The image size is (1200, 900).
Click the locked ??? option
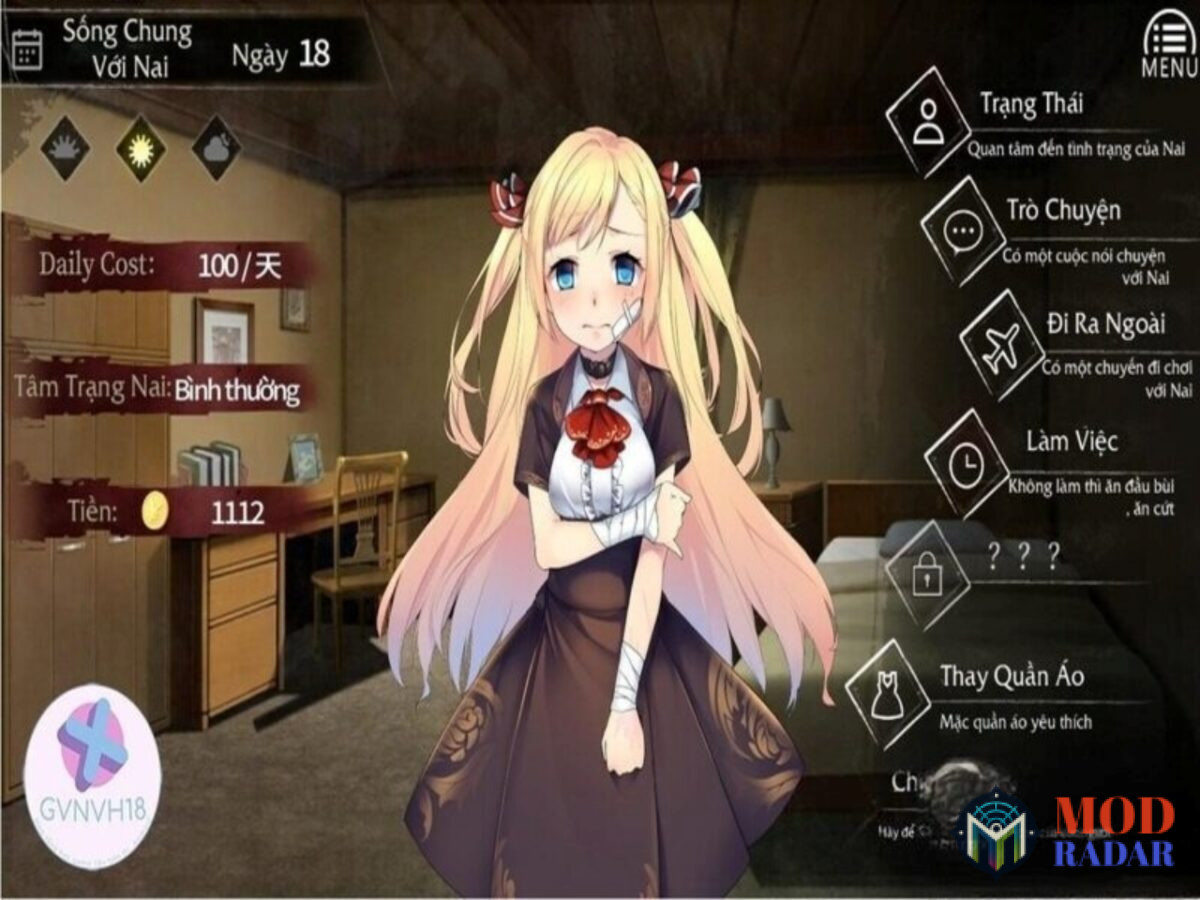tap(927, 575)
